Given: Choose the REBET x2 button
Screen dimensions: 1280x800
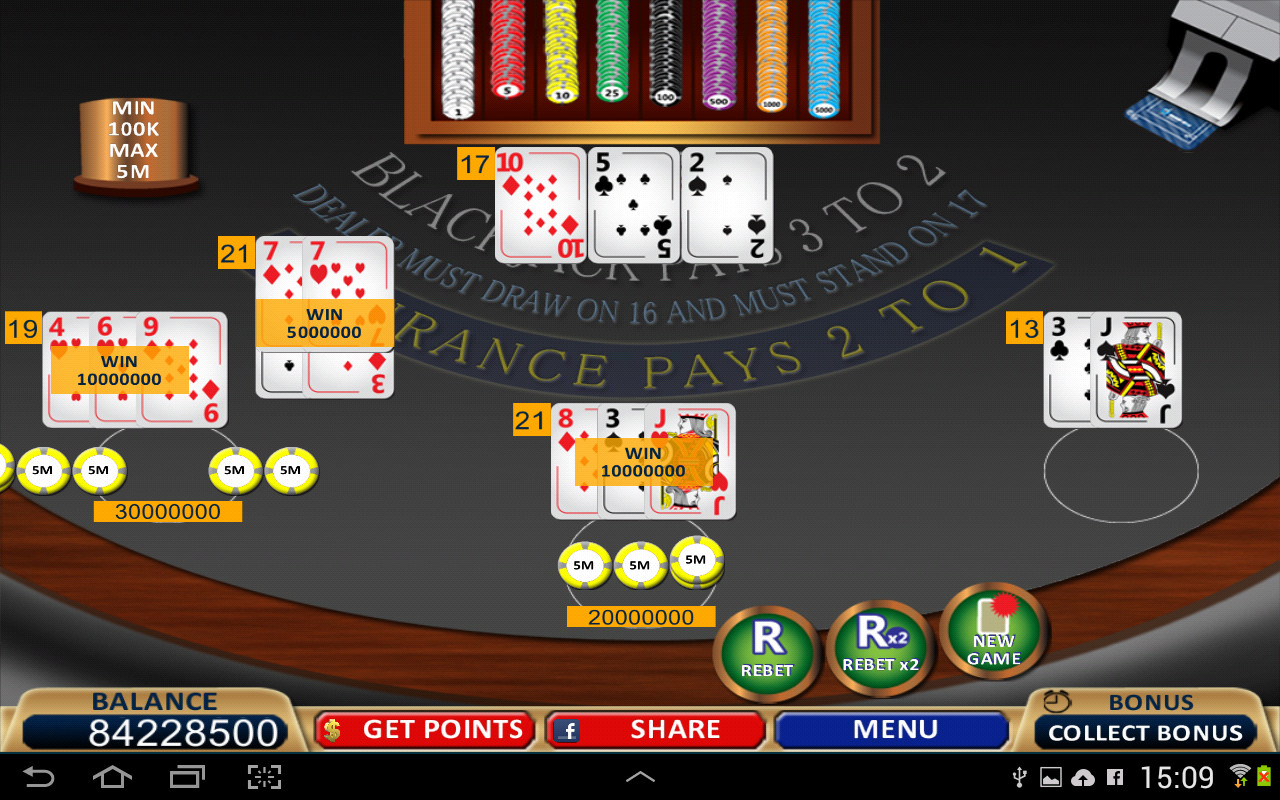Looking at the screenshot, I should tap(881, 646).
